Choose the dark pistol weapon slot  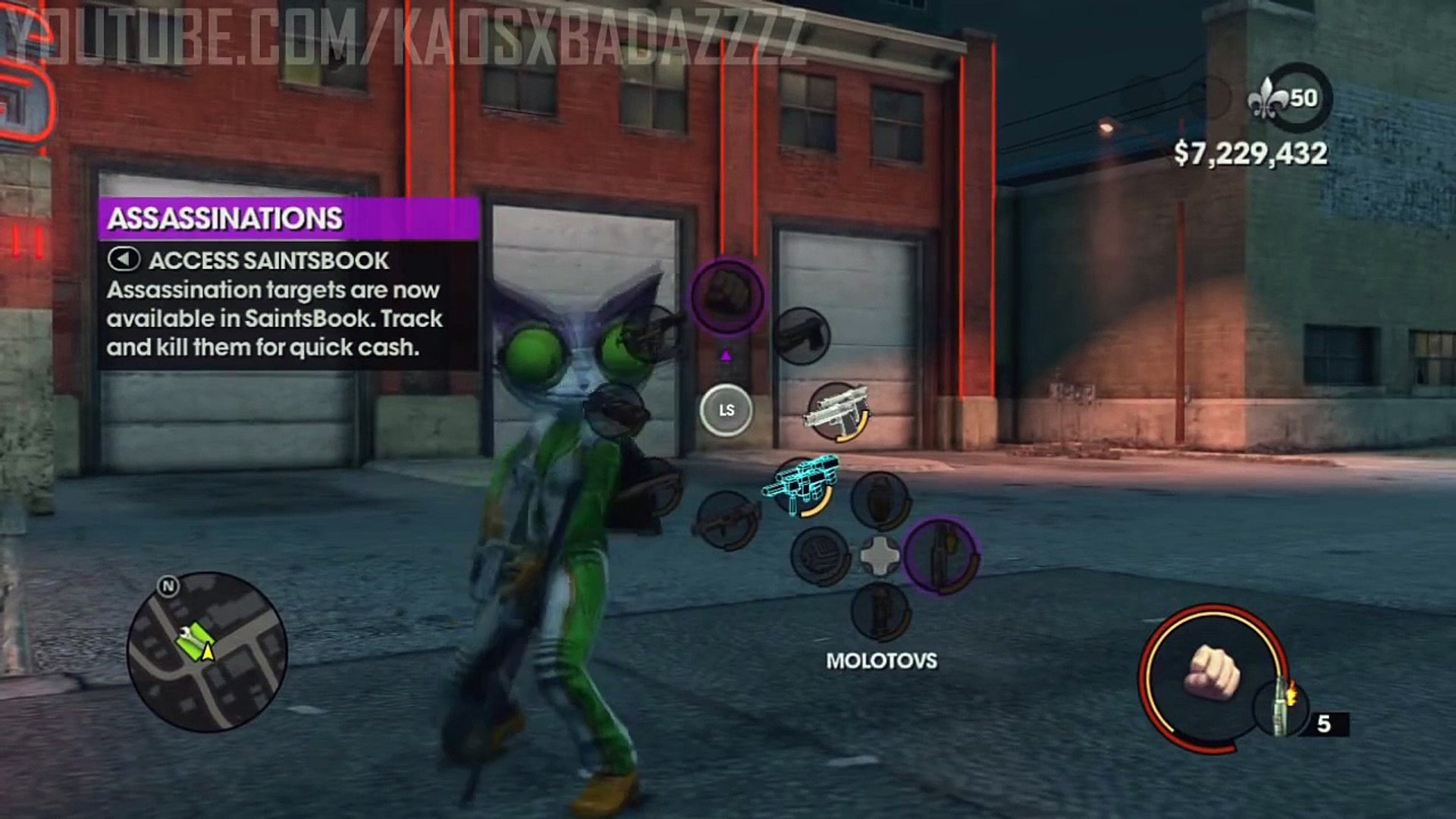click(x=802, y=335)
